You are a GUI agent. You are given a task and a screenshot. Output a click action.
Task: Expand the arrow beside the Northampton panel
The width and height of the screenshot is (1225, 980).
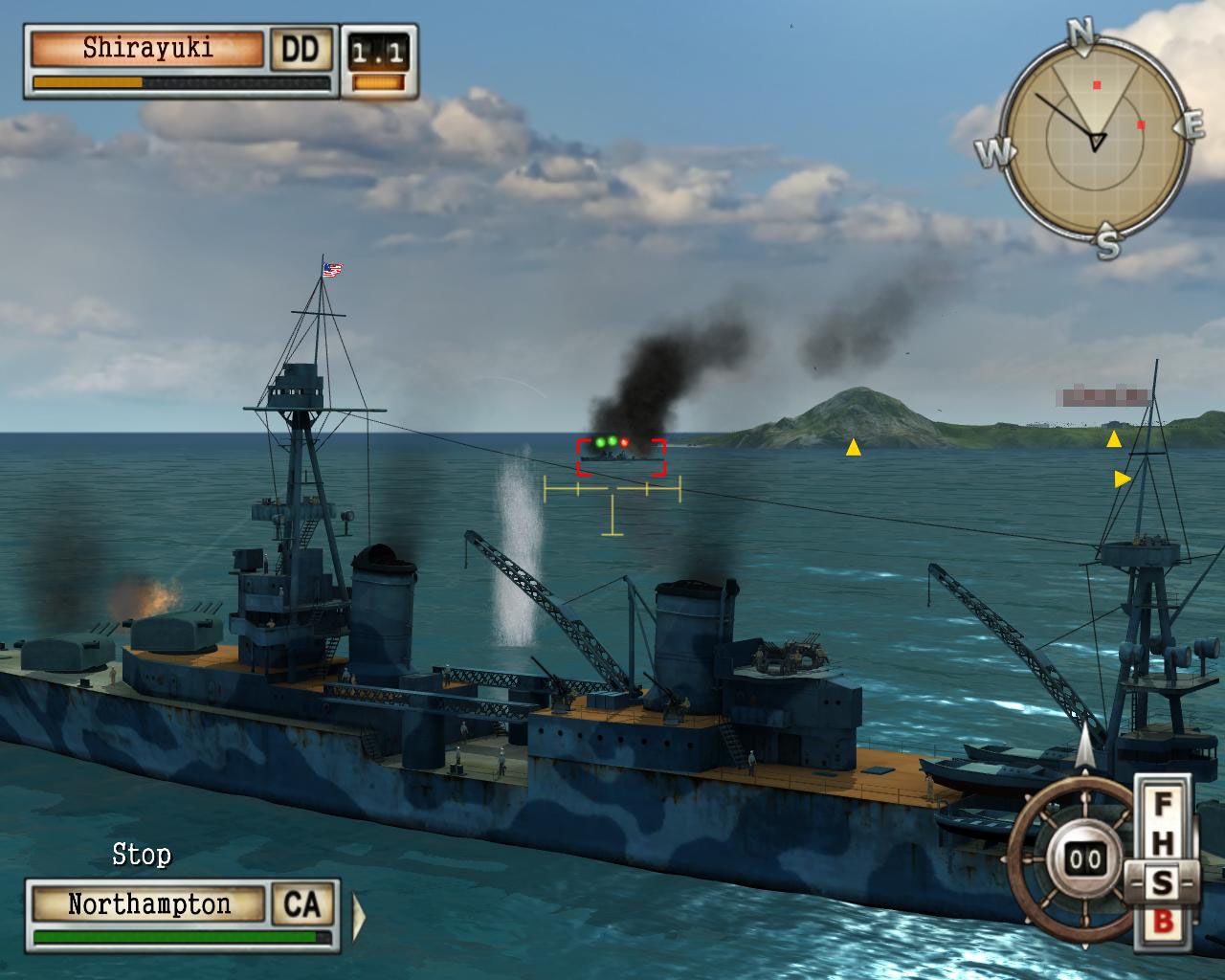pos(359,916)
